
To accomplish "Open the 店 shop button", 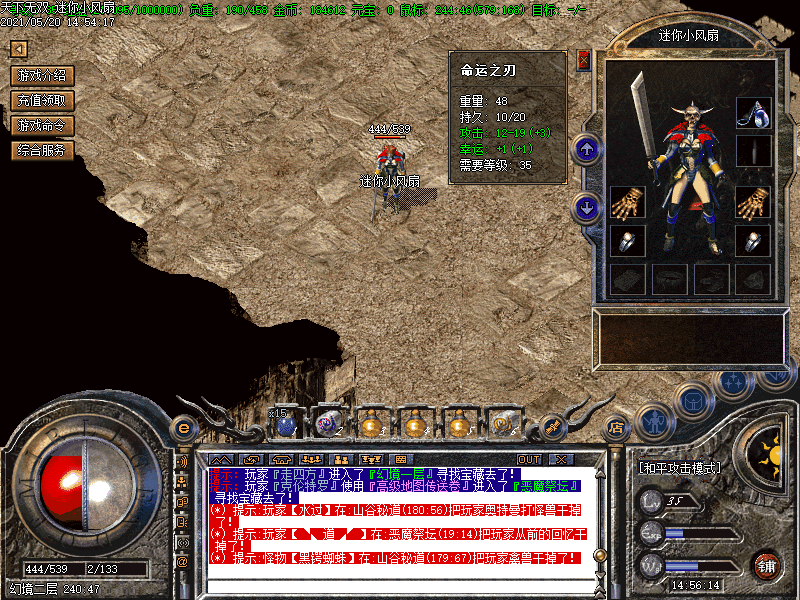I will pyautogui.click(x=617, y=428).
